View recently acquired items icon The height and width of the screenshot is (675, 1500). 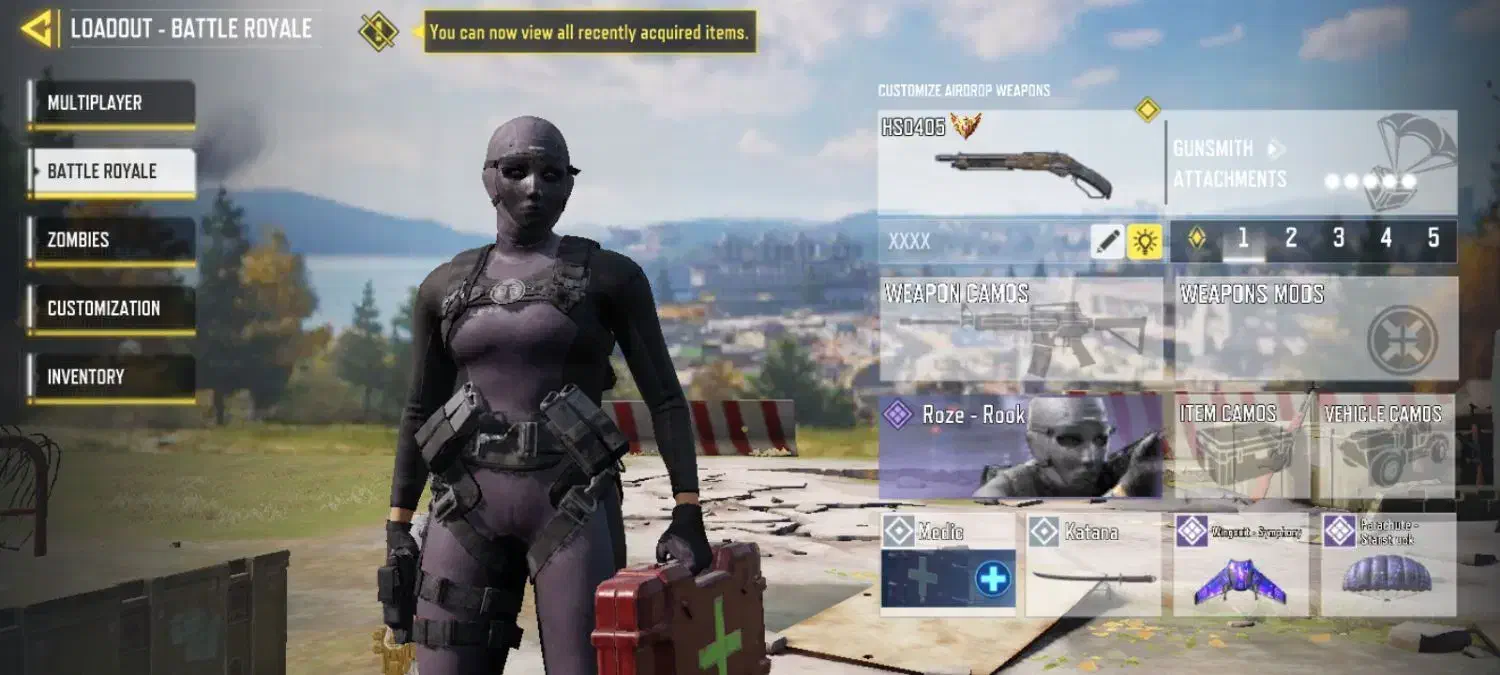pyautogui.click(x=378, y=31)
